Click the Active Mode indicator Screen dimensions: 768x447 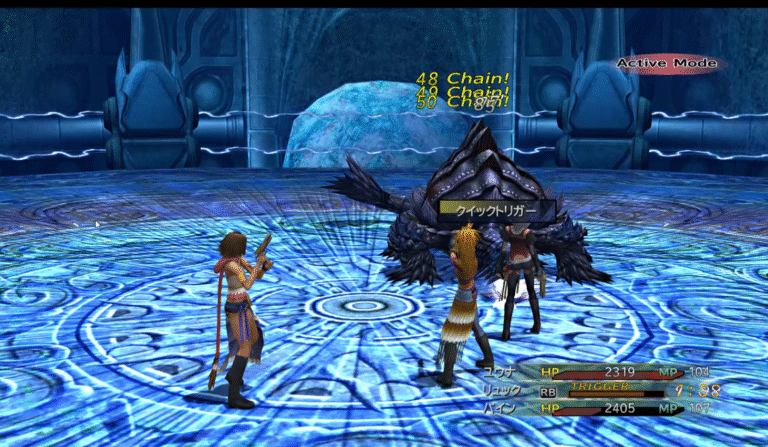666,63
